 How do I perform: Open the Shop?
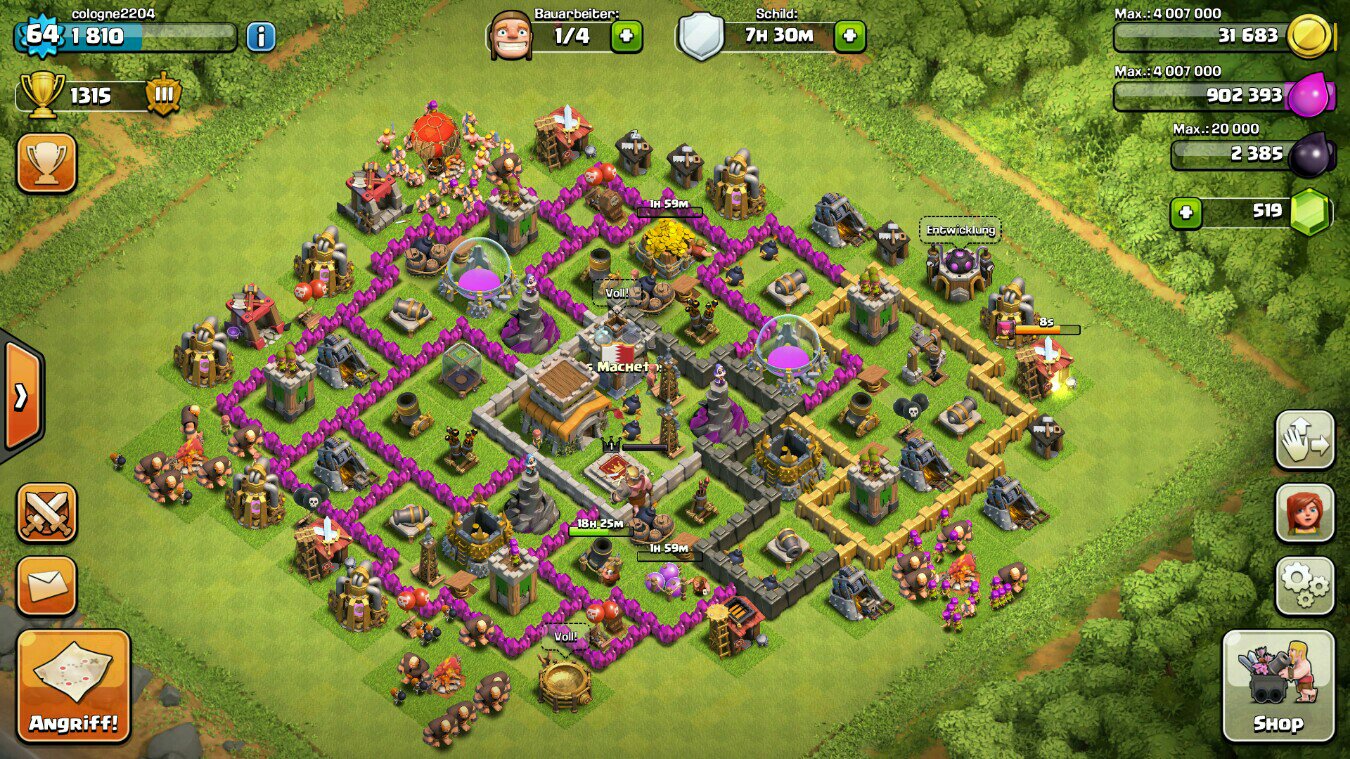tap(1278, 686)
